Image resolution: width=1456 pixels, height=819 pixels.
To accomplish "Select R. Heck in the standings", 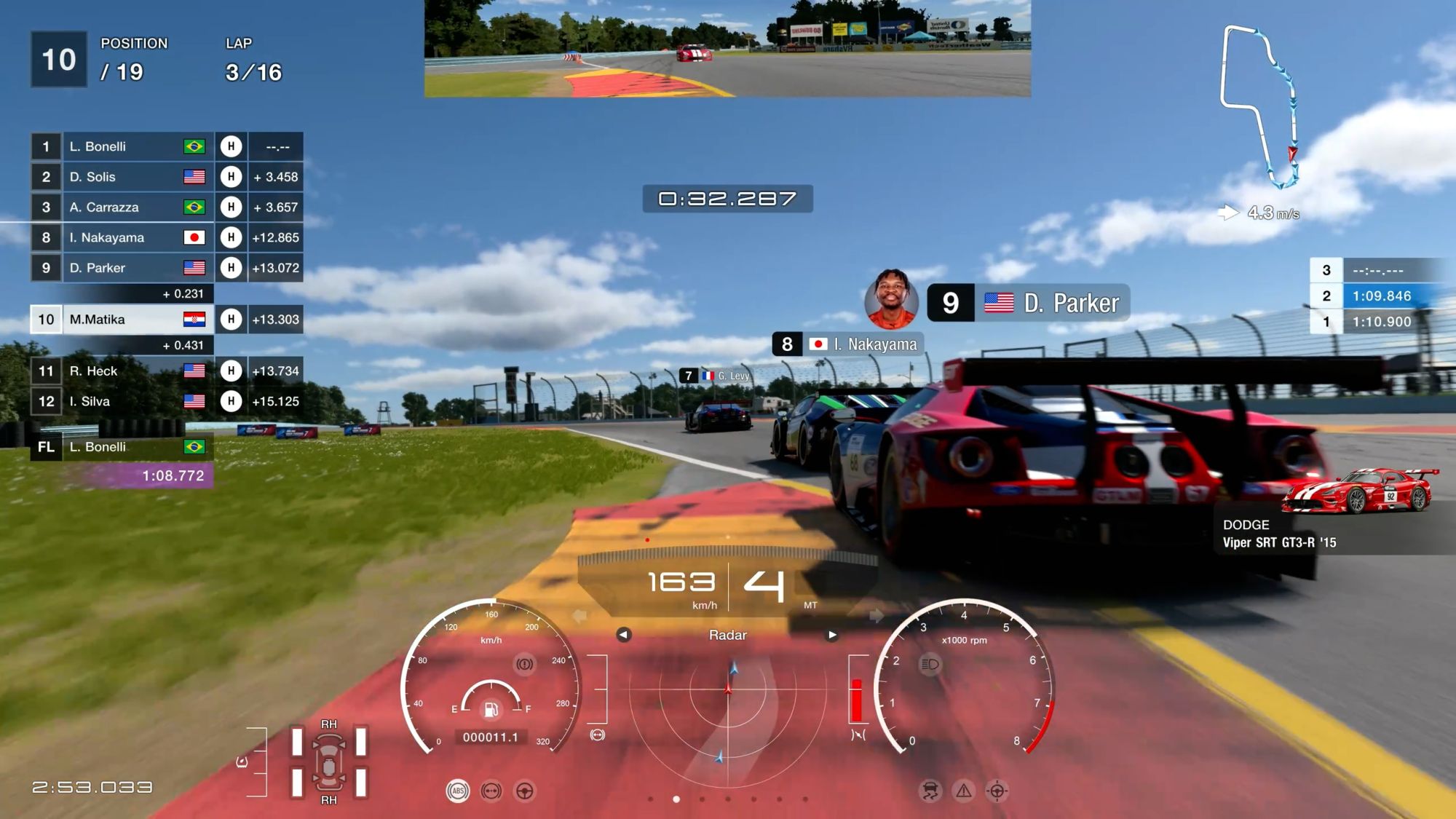I will (x=166, y=371).
